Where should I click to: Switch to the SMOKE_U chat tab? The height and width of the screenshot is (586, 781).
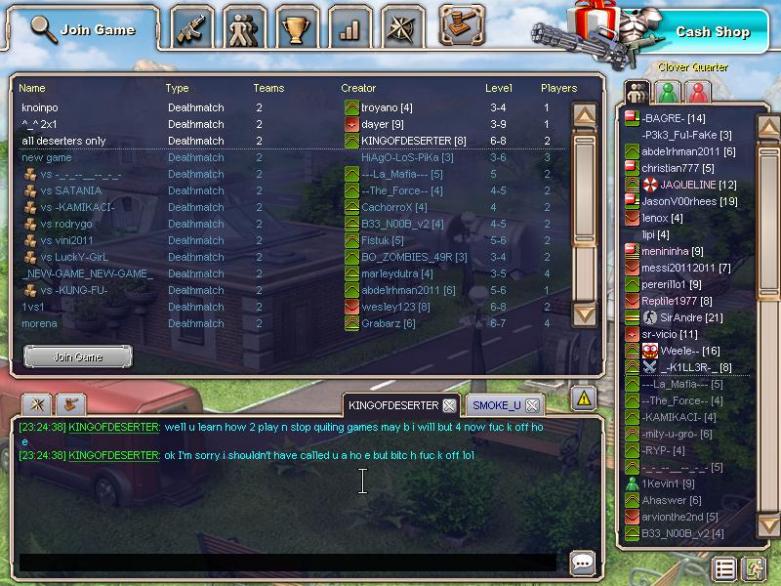[497, 405]
